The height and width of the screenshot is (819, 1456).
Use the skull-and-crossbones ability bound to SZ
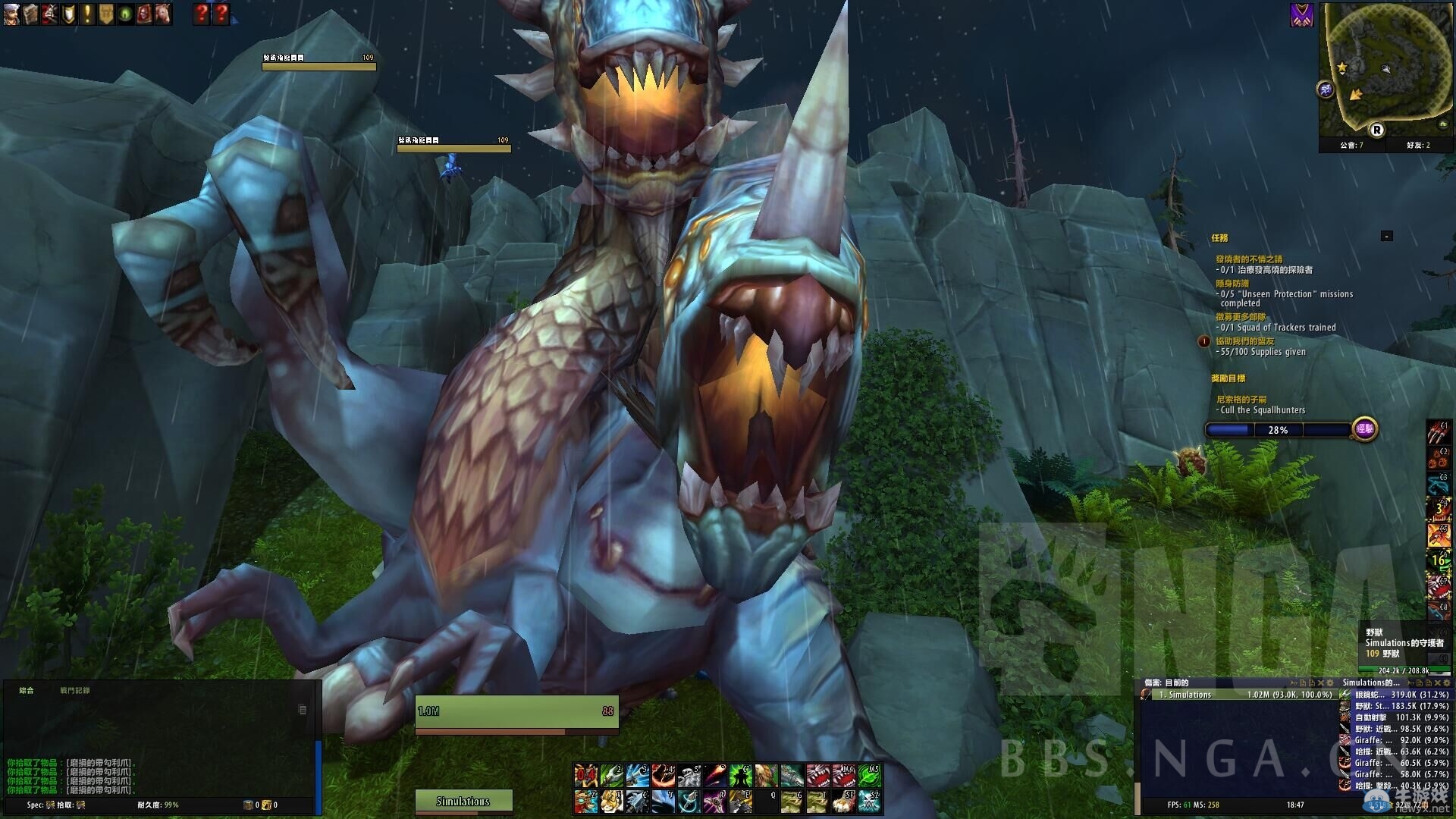pos(869,801)
